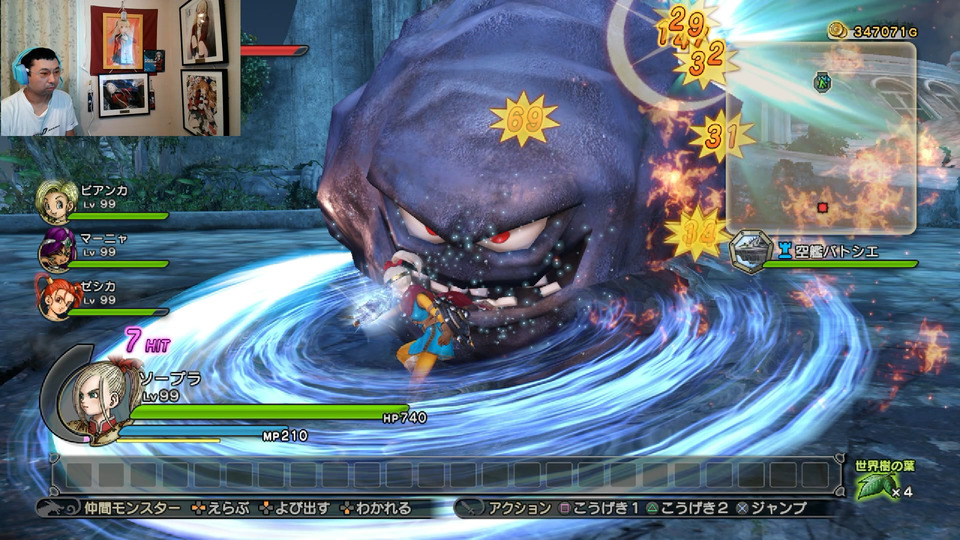This screenshot has width=960, height=540.
Task: Select Jessica's red-haired party portrait
Action: 56,299
